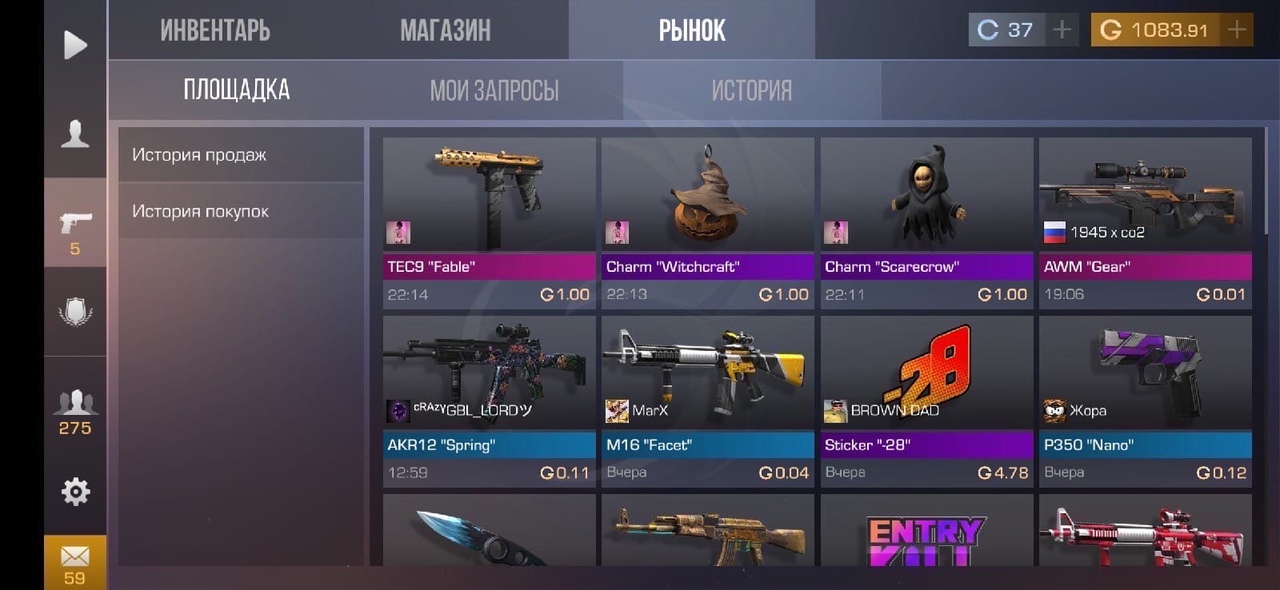Screen dimensions: 1280x590
Task: Open the mail envelope with 59 messages
Action: pos(75,562)
